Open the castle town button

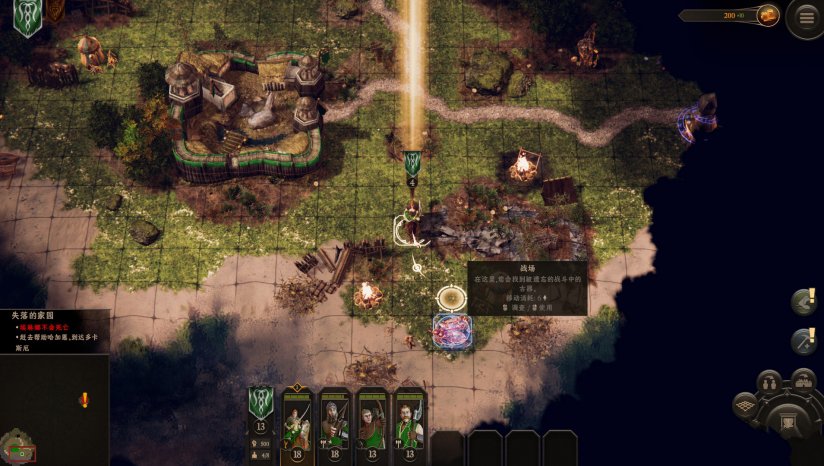pos(803,380)
